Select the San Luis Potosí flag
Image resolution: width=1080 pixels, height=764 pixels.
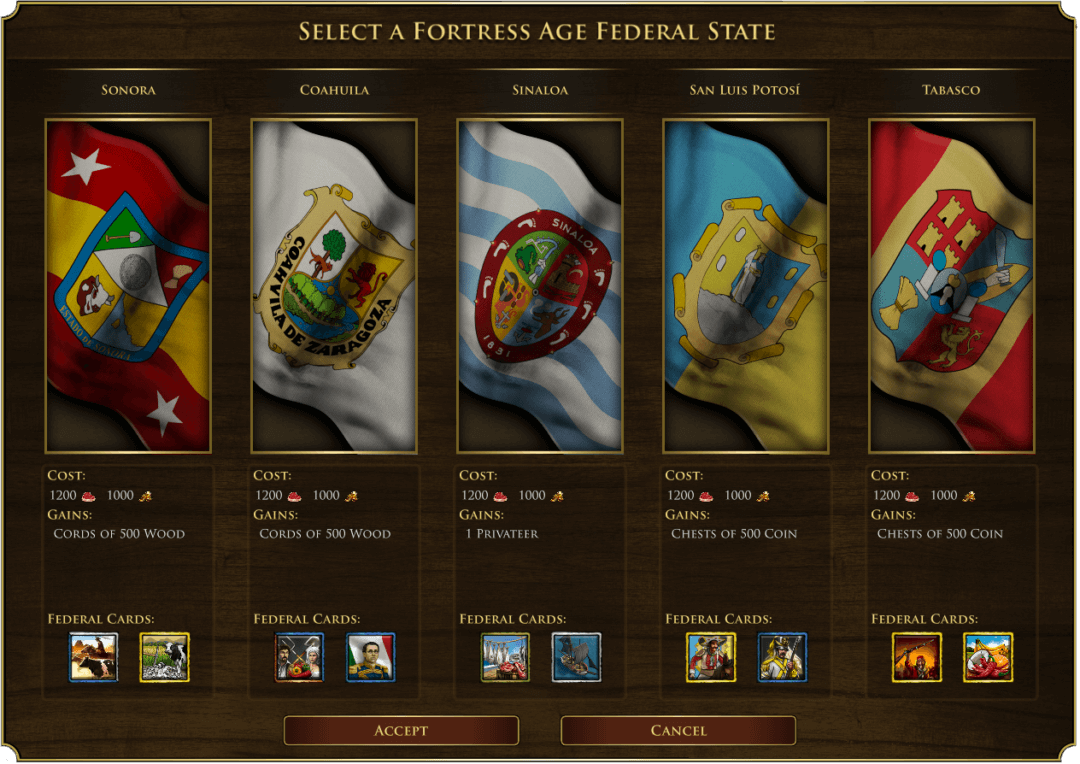point(746,286)
